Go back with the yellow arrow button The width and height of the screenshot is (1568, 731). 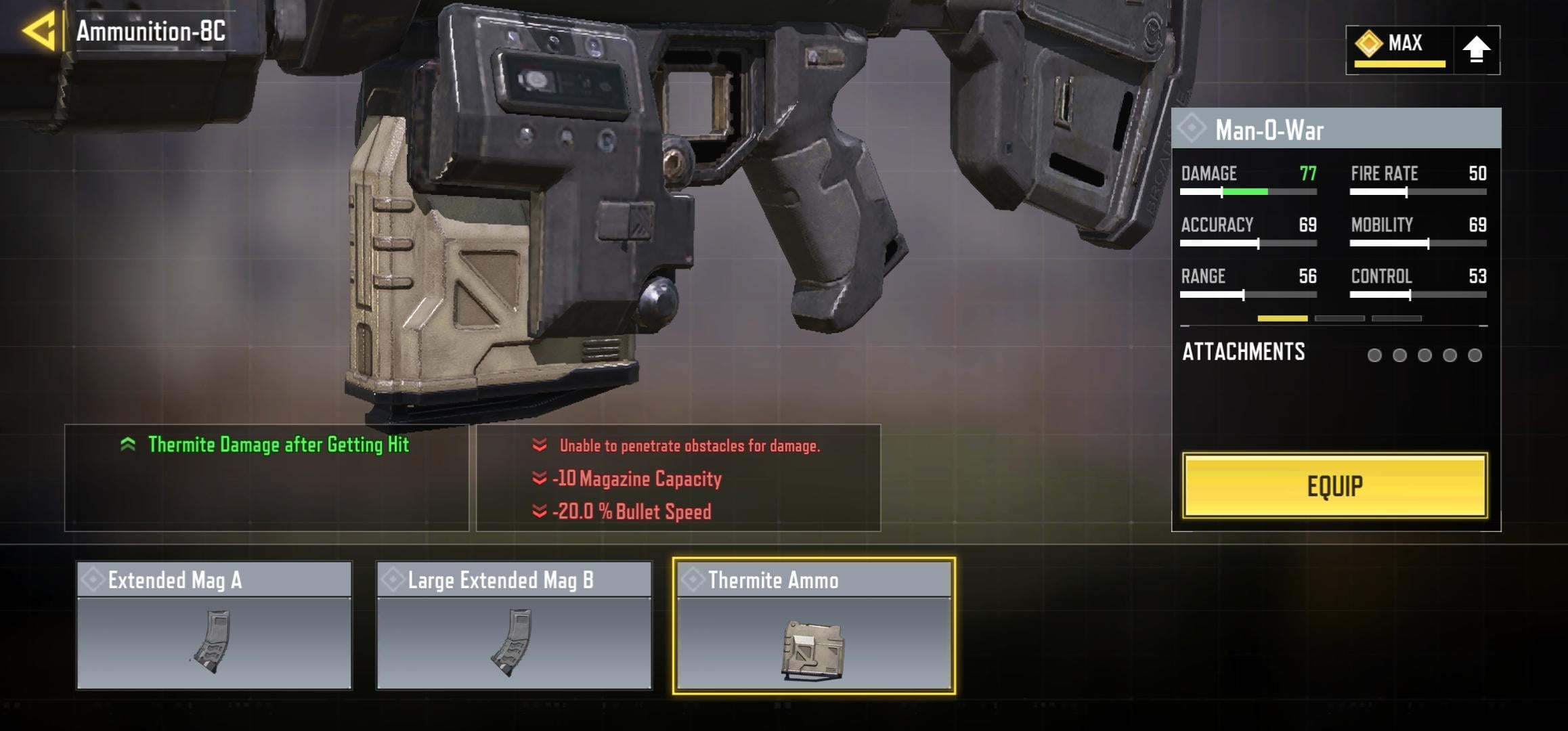pos(39,31)
